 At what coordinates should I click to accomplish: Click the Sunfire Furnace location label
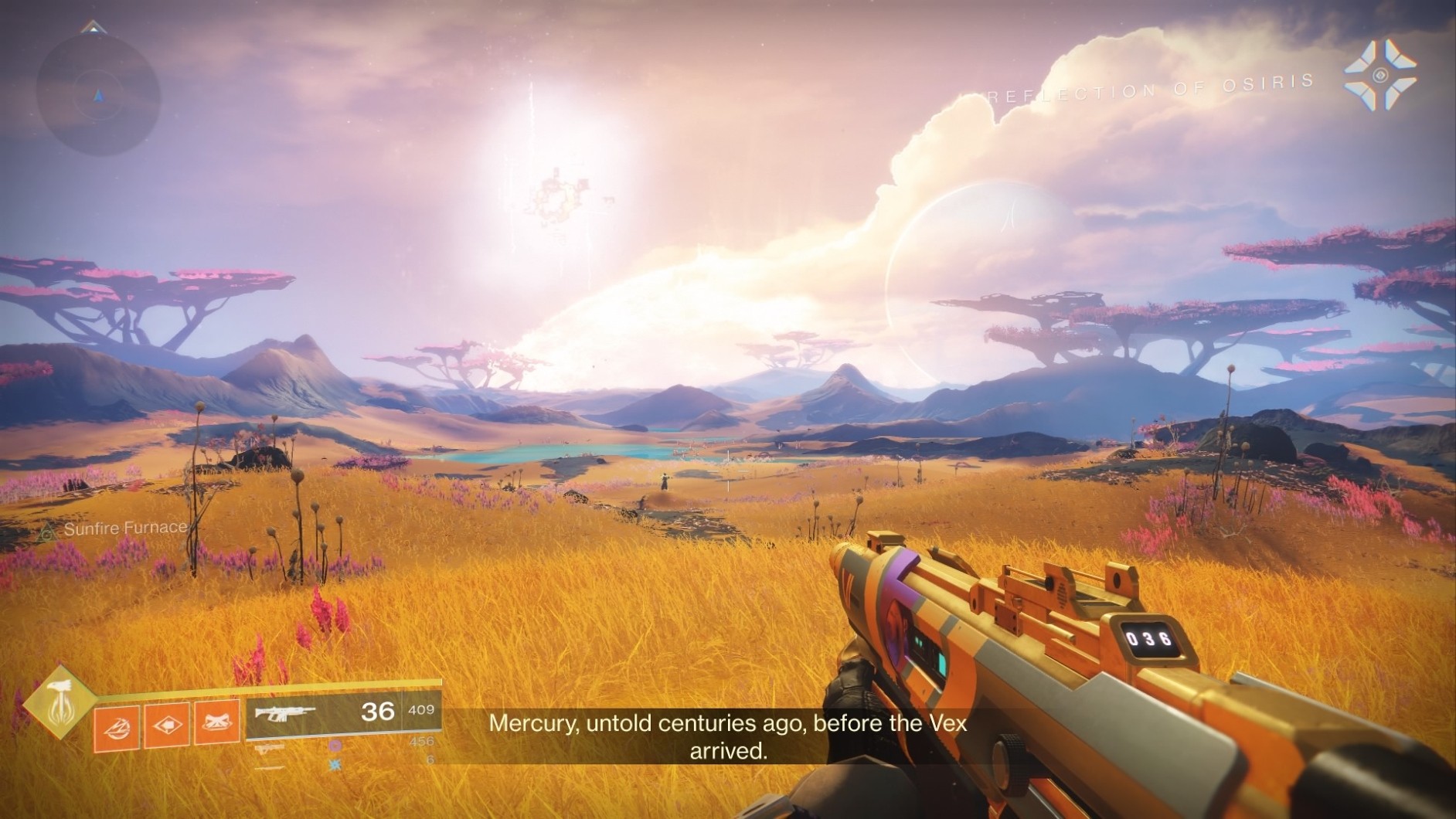click(x=126, y=528)
